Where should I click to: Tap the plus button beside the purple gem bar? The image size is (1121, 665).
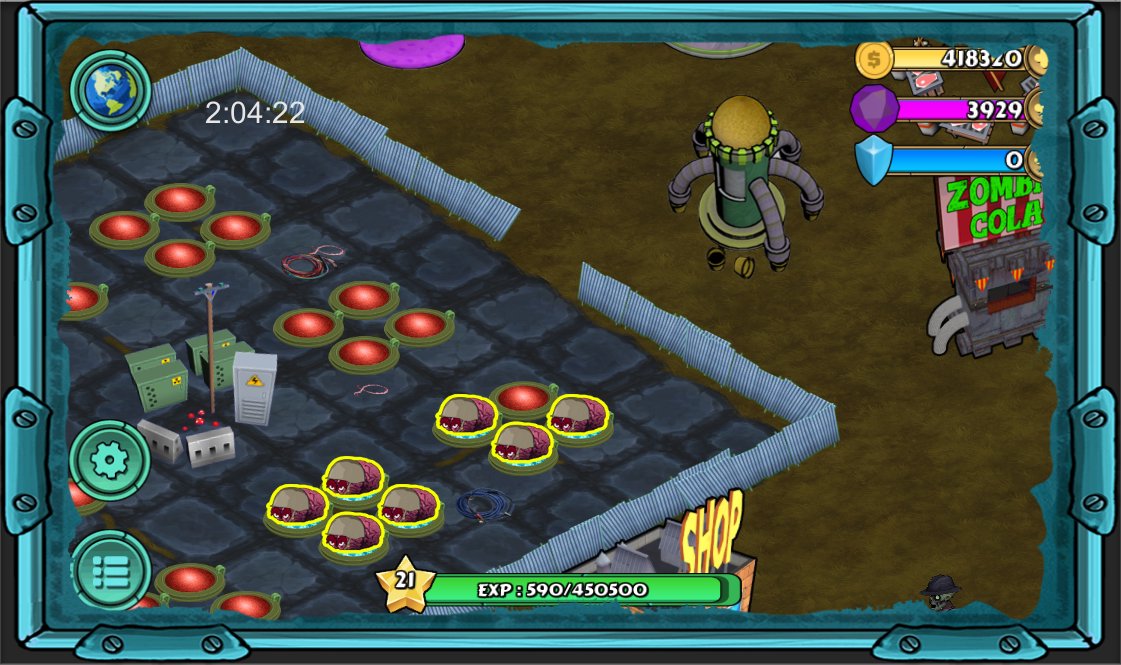pyautogui.click(x=1037, y=109)
